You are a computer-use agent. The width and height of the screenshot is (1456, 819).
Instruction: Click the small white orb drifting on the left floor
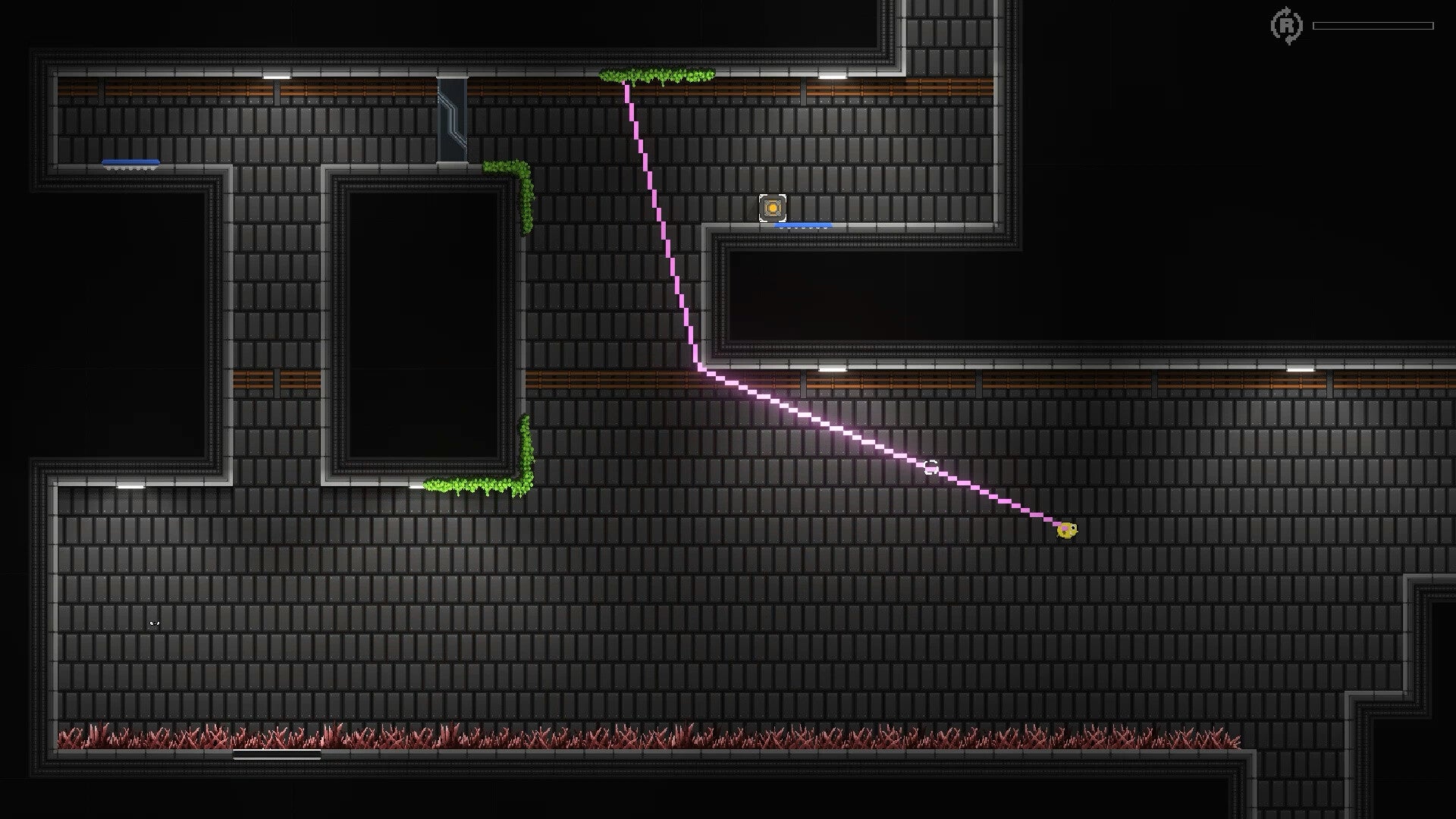(154, 622)
